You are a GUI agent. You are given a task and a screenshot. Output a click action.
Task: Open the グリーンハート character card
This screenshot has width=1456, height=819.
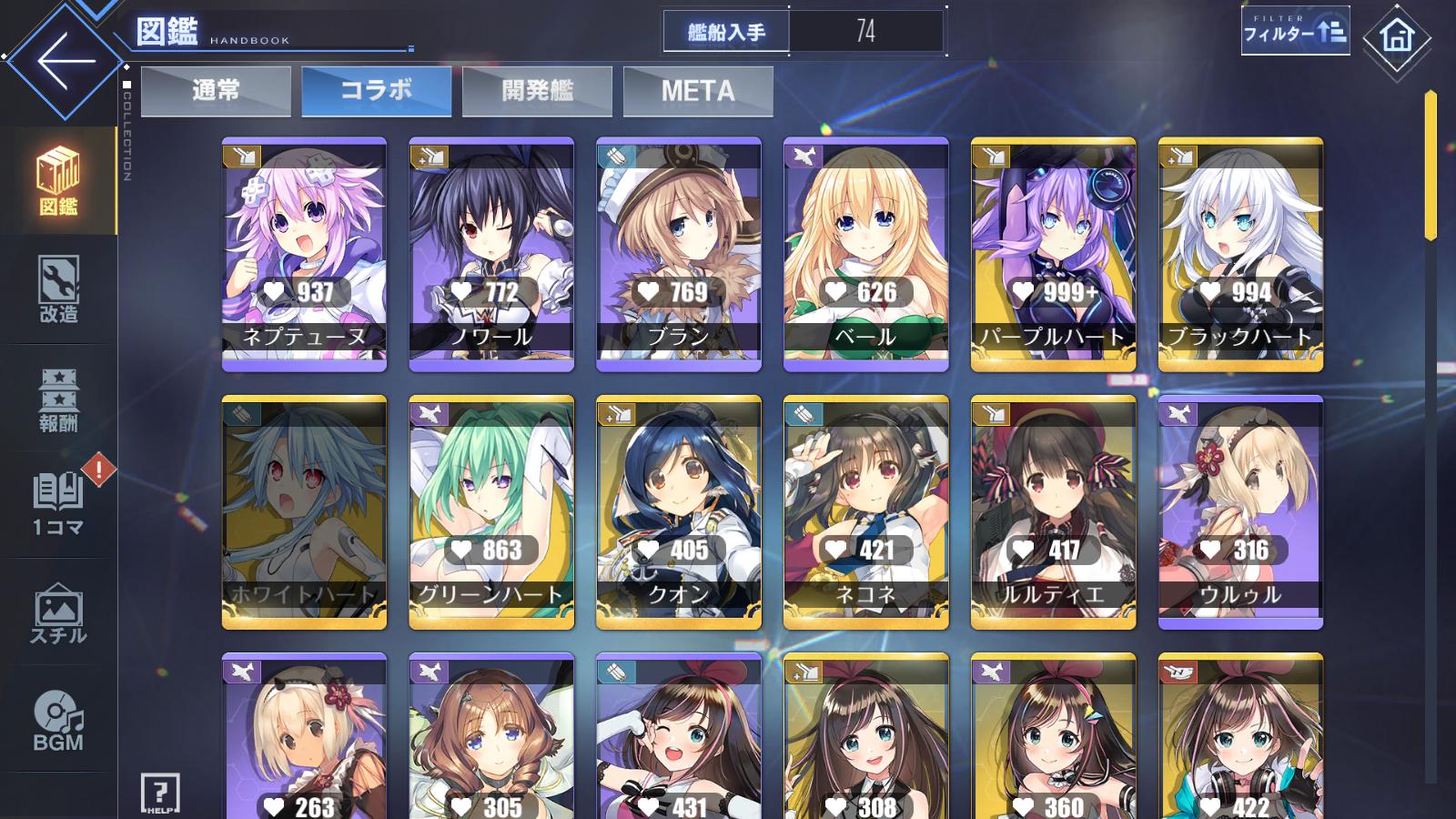point(491,511)
